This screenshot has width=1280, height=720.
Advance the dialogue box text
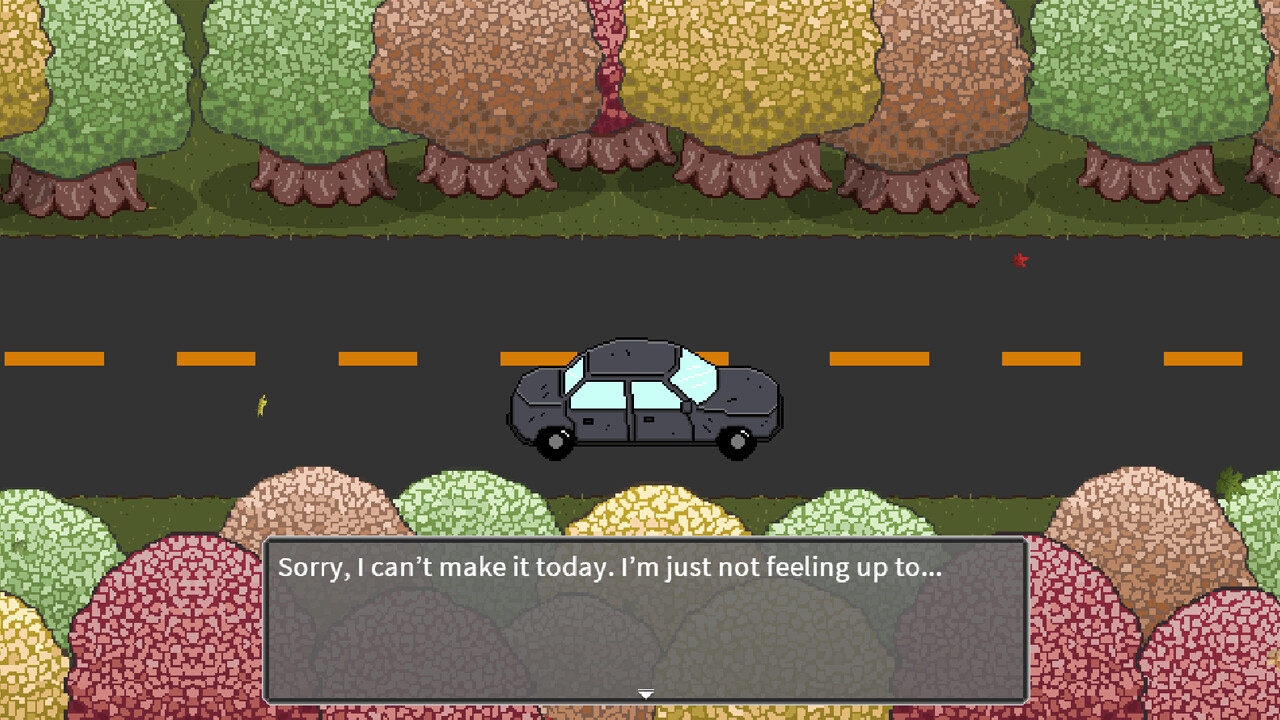646,620
